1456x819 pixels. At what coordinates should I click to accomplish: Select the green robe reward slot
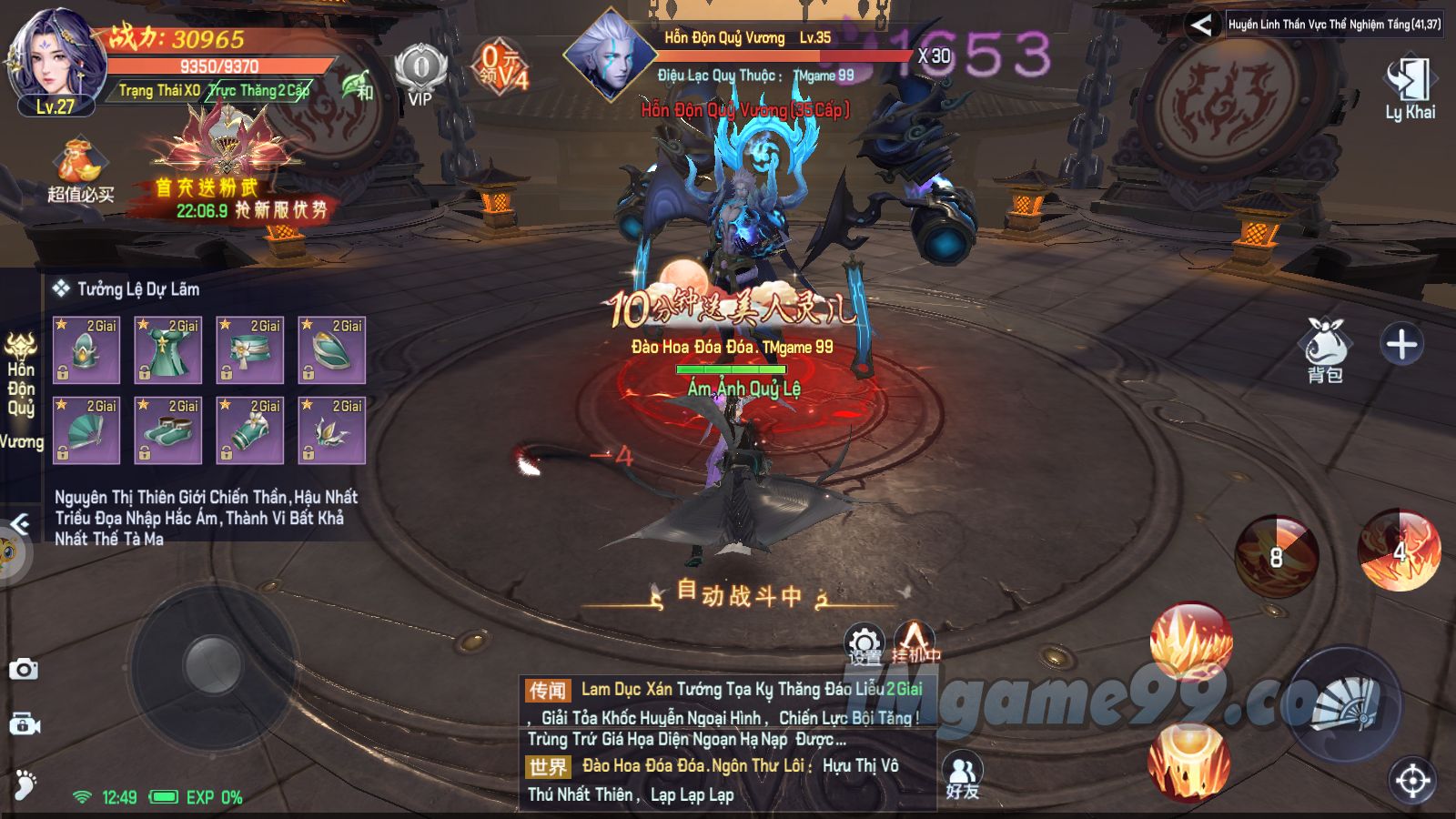[168, 350]
